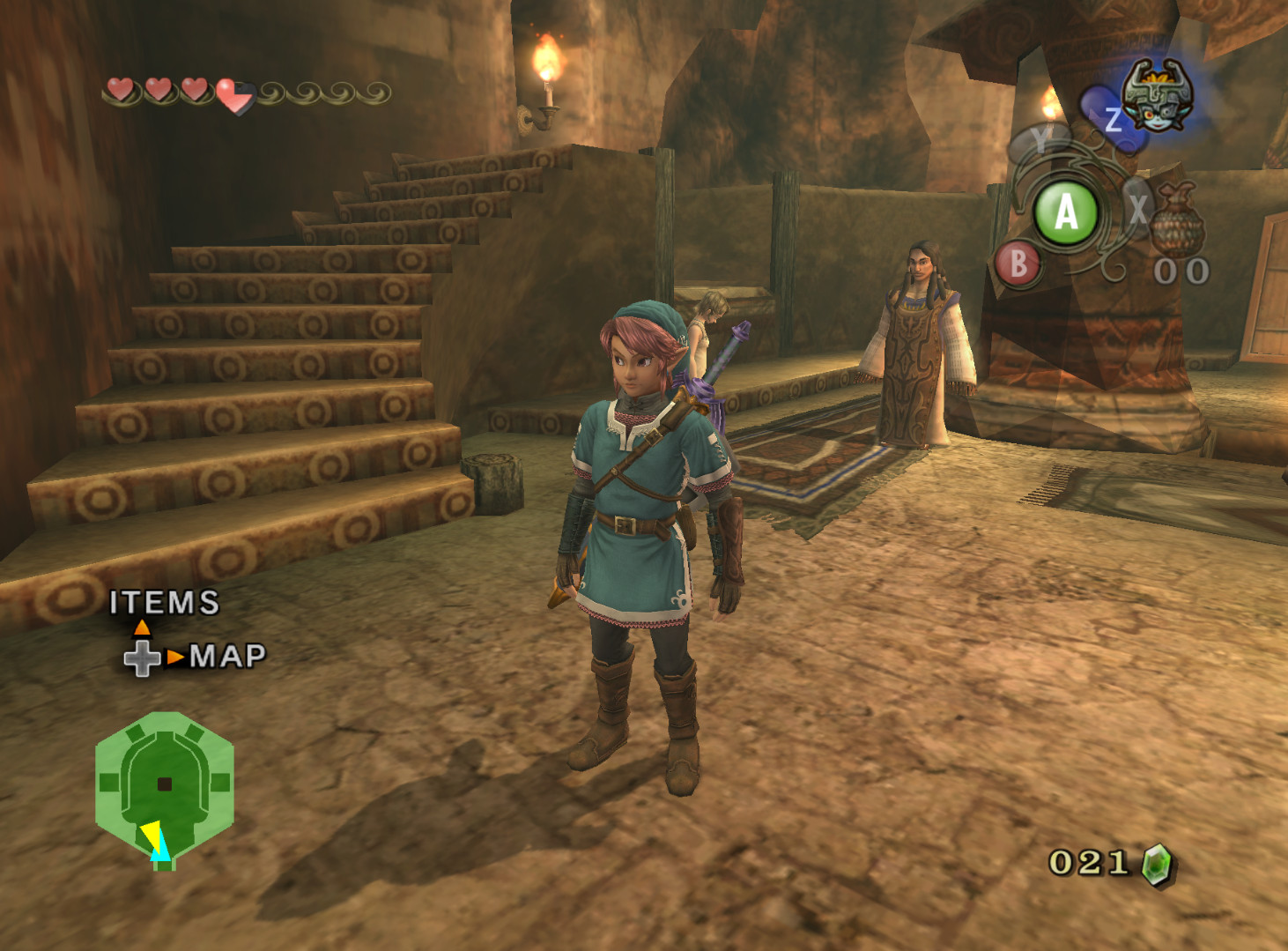Select the ITEMS menu label
The width and height of the screenshot is (1288, 951).
pos(164,603)
